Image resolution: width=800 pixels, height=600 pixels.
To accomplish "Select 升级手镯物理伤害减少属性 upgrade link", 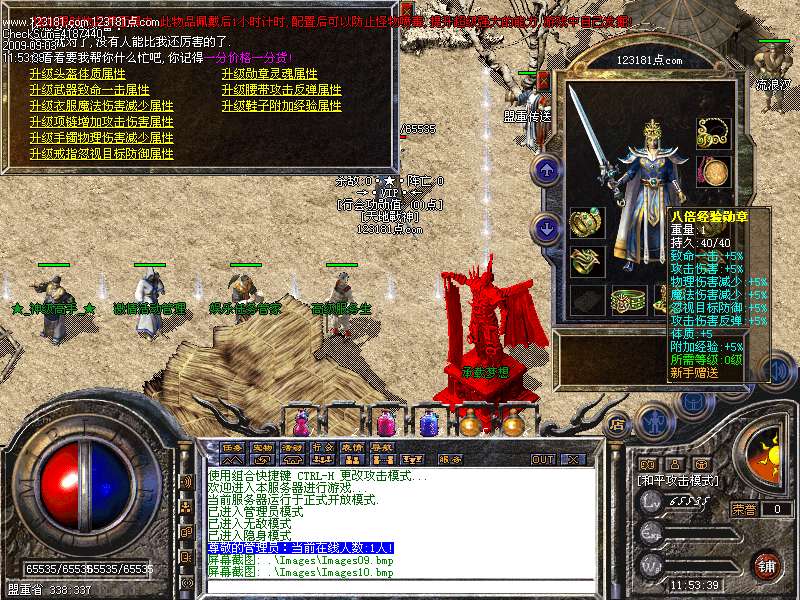I will pyautogui.click(x=101, y=138).
